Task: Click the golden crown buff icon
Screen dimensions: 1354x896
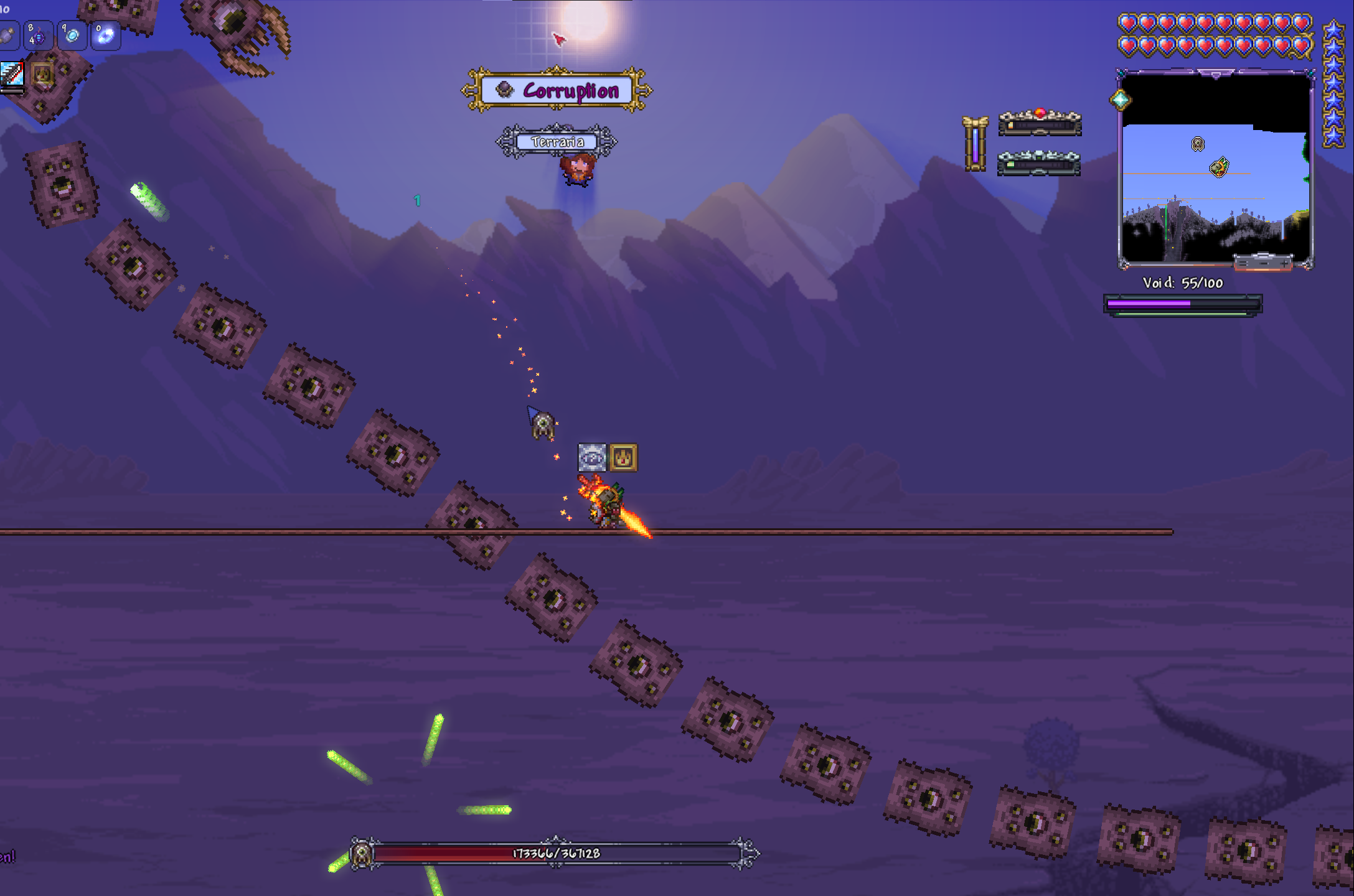Action: click(42, 74)
